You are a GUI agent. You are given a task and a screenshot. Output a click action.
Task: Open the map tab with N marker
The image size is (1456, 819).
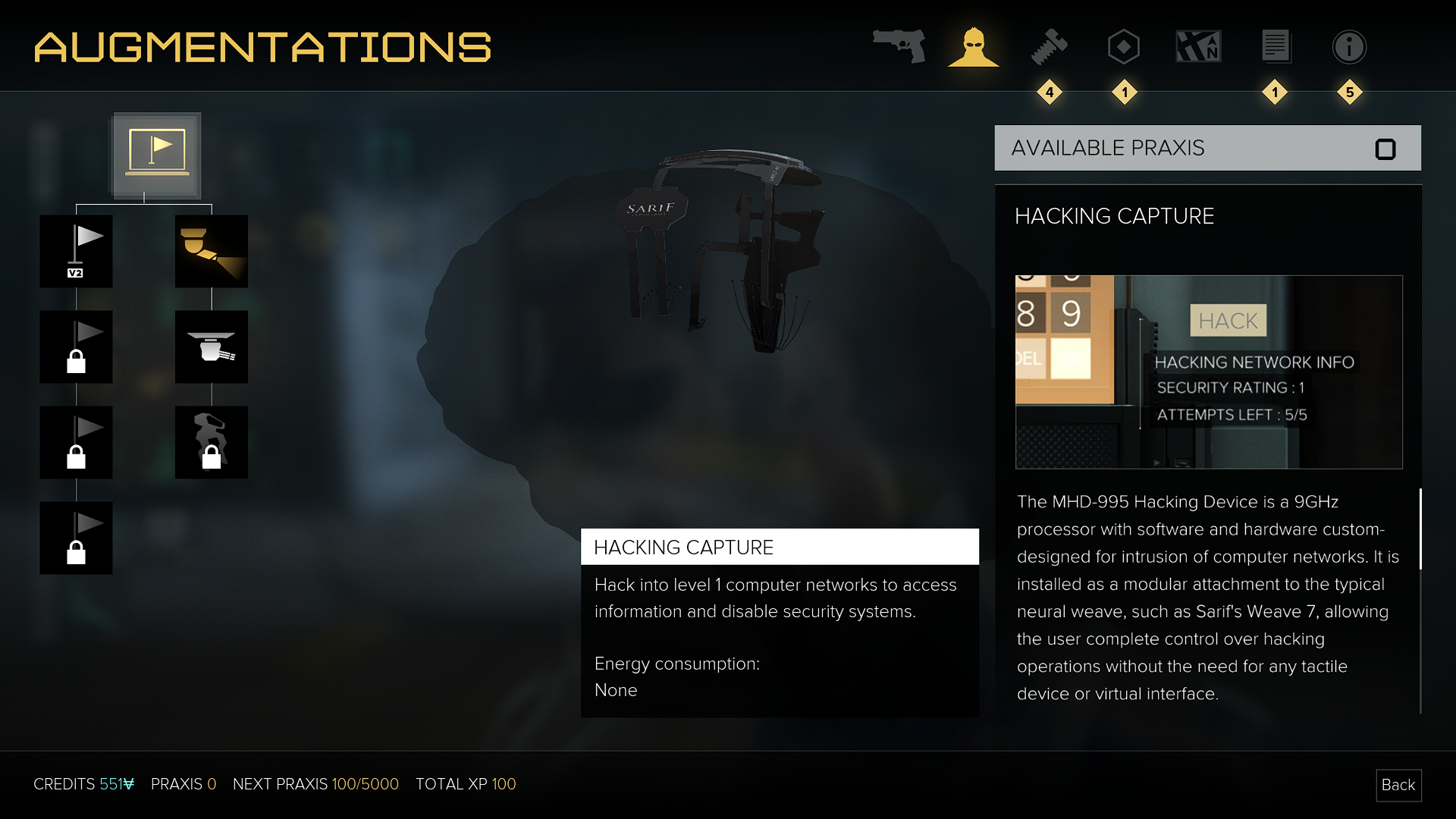pos(1198,46)
